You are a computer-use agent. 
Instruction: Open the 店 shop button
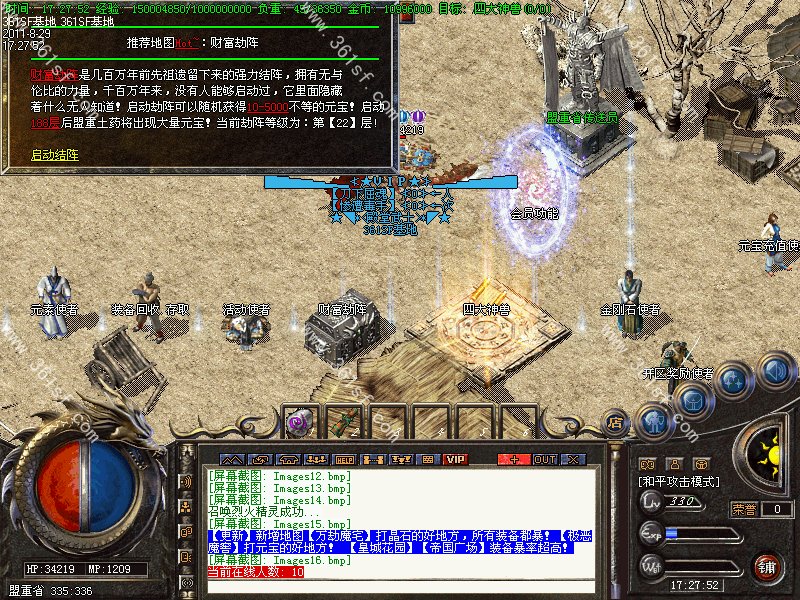point(616,421)
